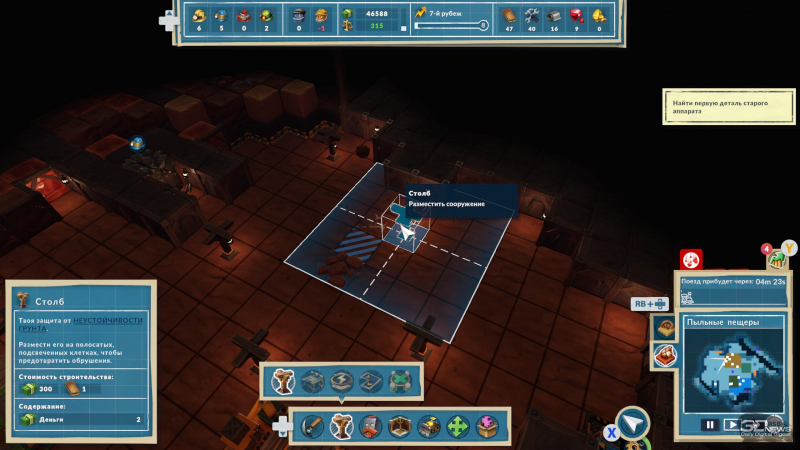Image resolution: width=800 pixels, height=450 pixels.
Task: Open the treasure chest category
Action: (x=429, y=426)
